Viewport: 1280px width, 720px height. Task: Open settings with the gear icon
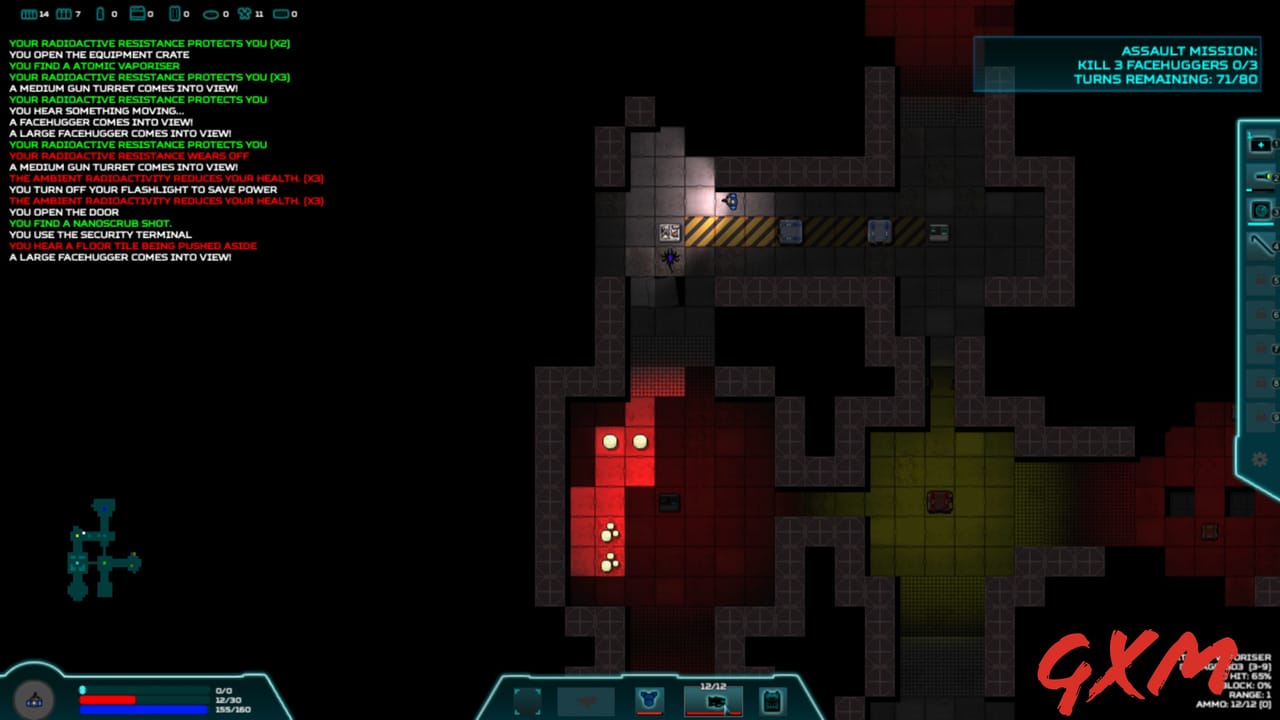coord(1259,460)
